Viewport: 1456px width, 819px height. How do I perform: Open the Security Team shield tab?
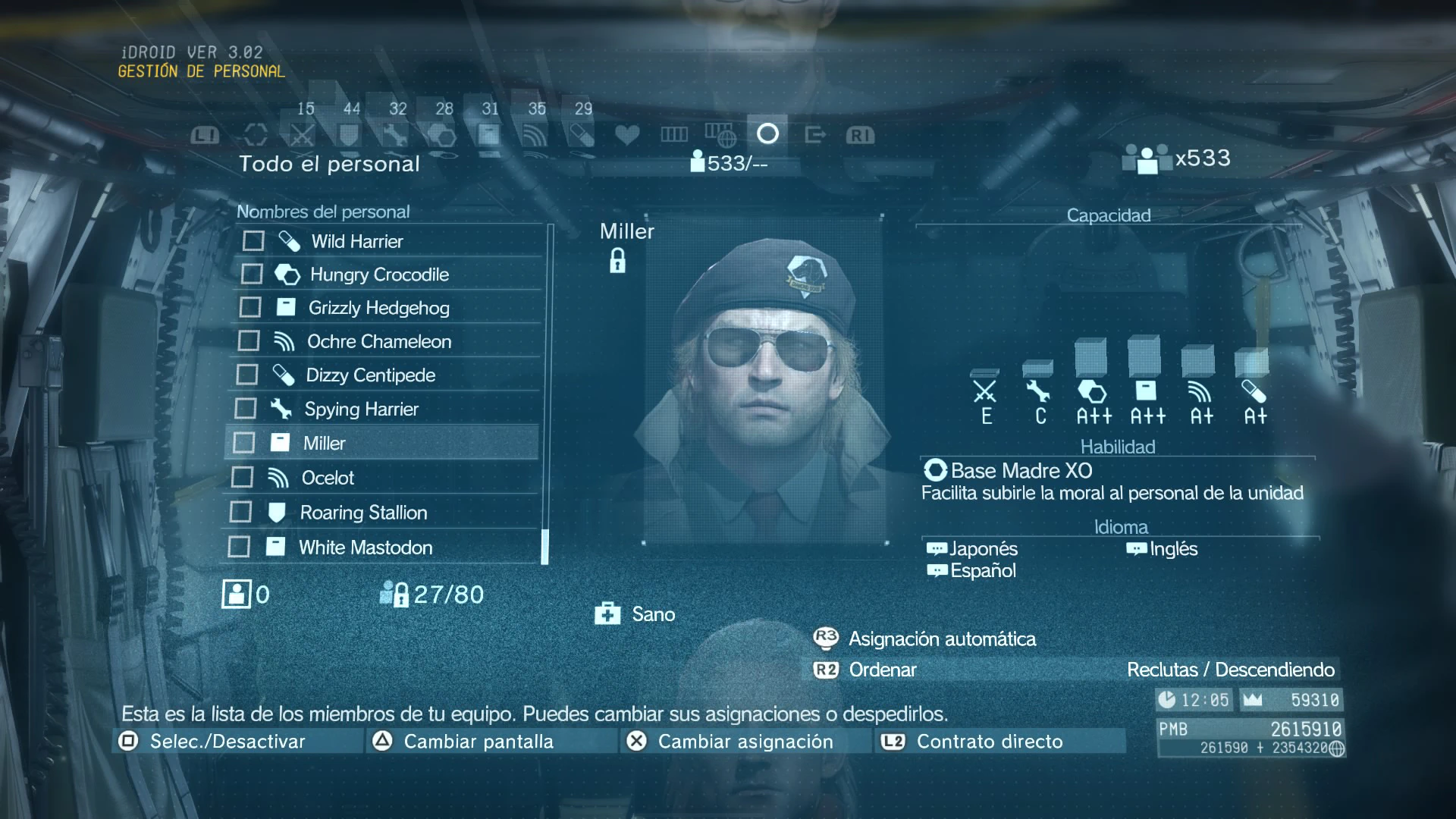[x=349, y=135]
